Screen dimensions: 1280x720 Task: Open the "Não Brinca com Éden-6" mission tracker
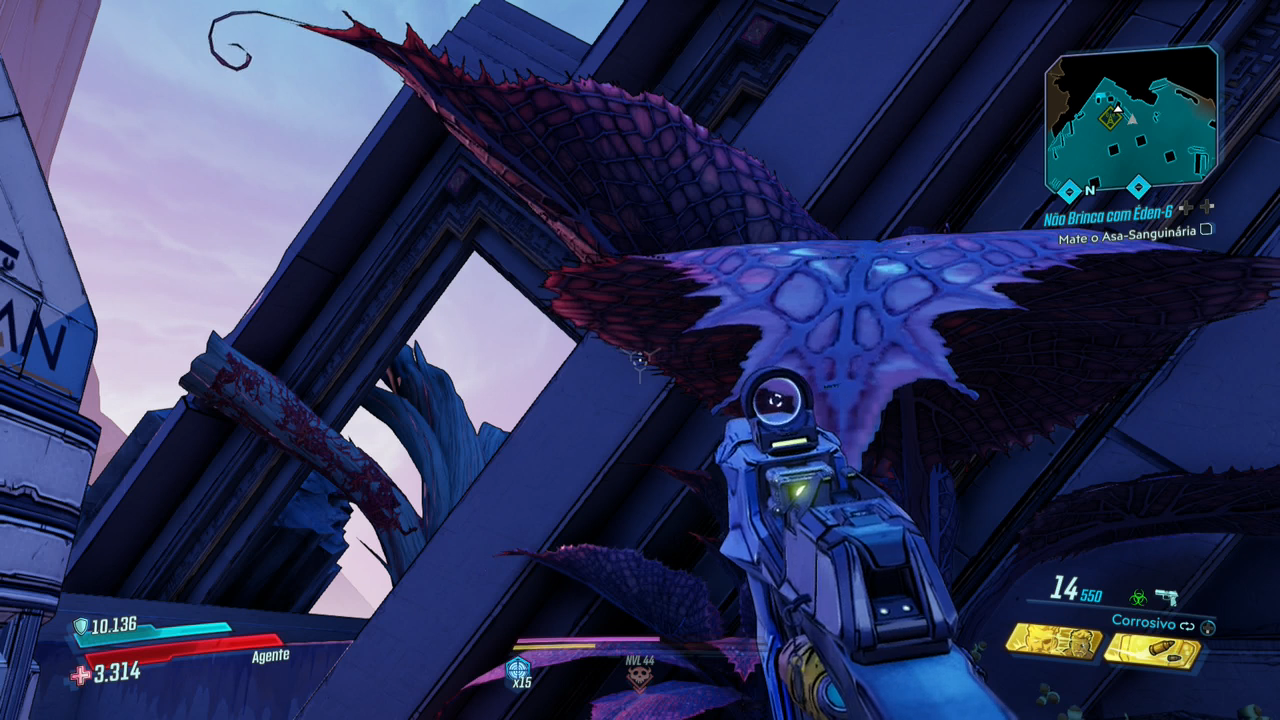(1107, 218)
